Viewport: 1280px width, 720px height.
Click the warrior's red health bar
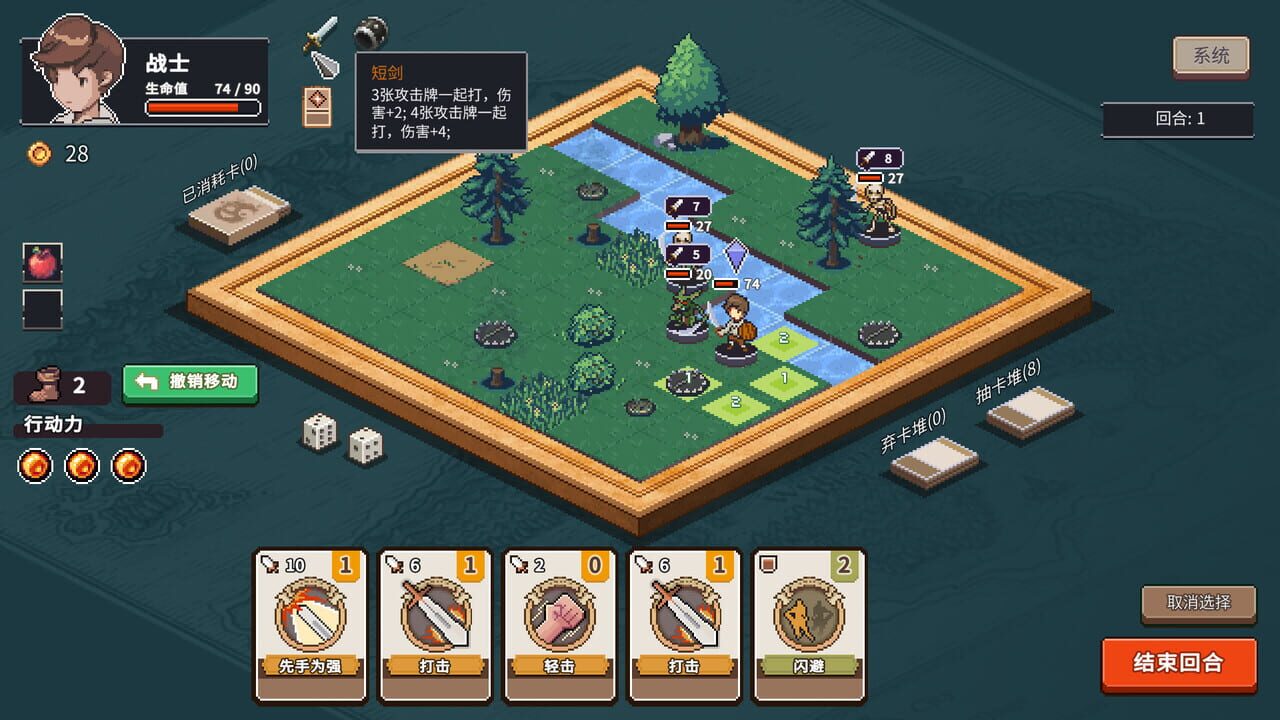click(x=203, y=105)
